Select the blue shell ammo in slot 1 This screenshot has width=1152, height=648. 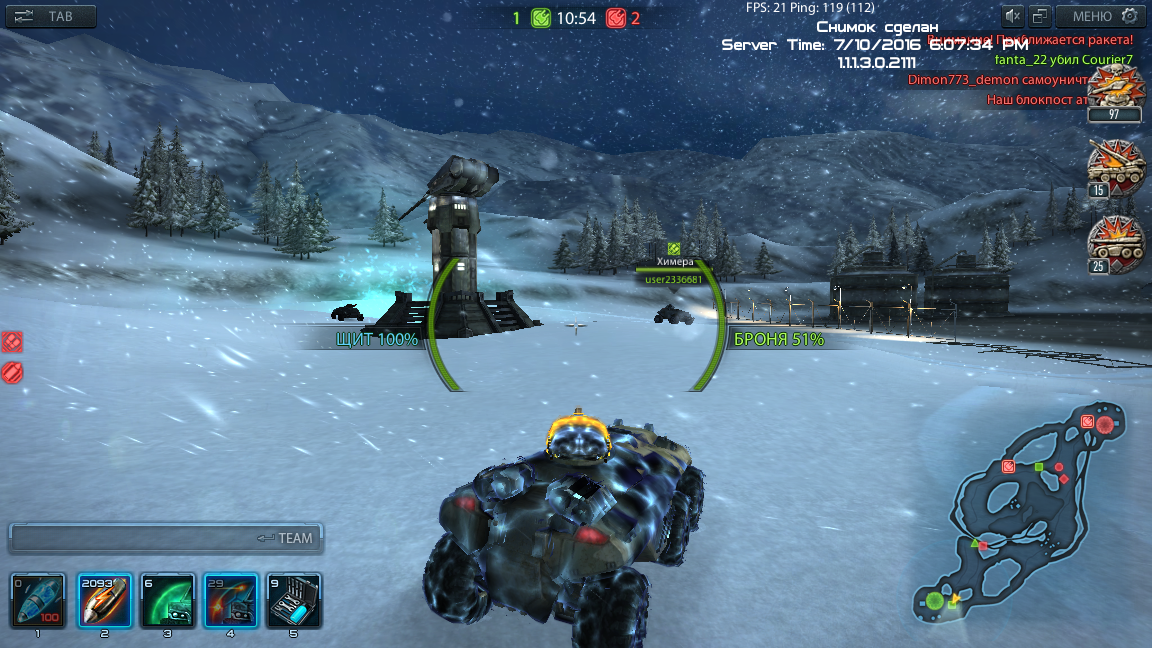38,600
